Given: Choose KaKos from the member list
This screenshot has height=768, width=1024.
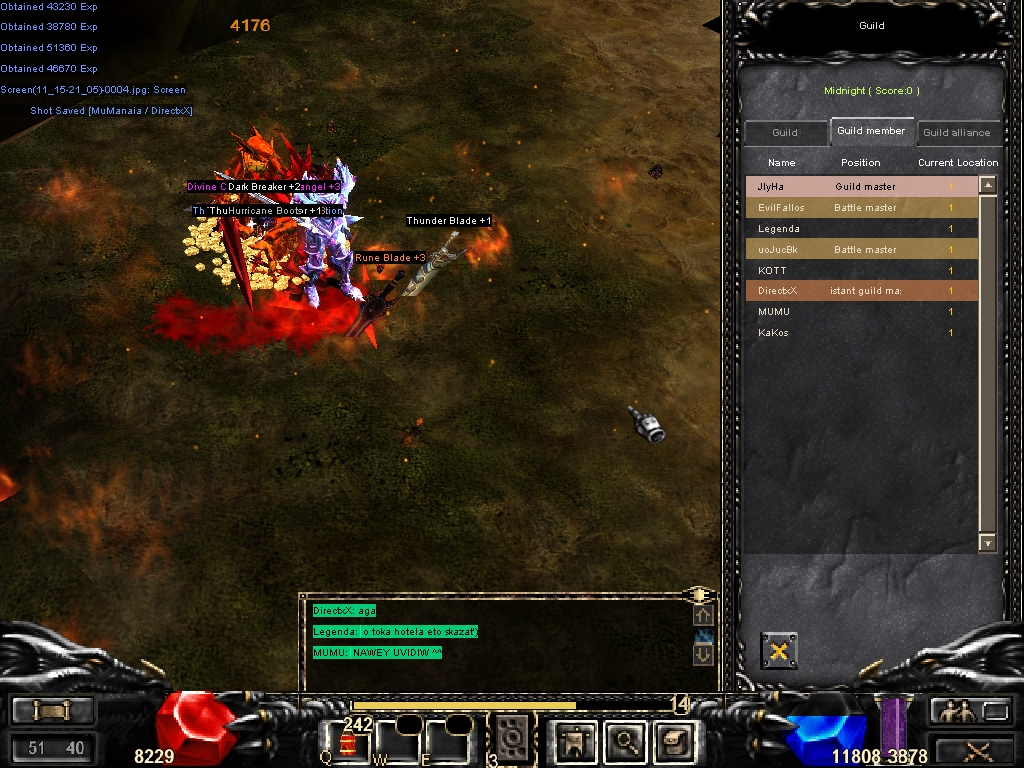Looking at the screenshot, I should 860,333.
